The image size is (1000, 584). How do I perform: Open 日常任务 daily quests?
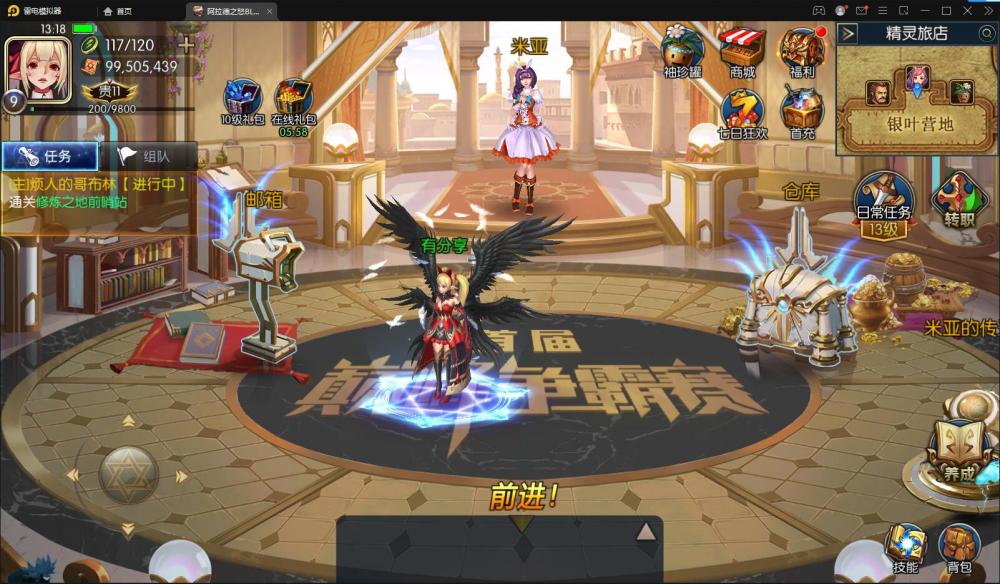(884, 200)
